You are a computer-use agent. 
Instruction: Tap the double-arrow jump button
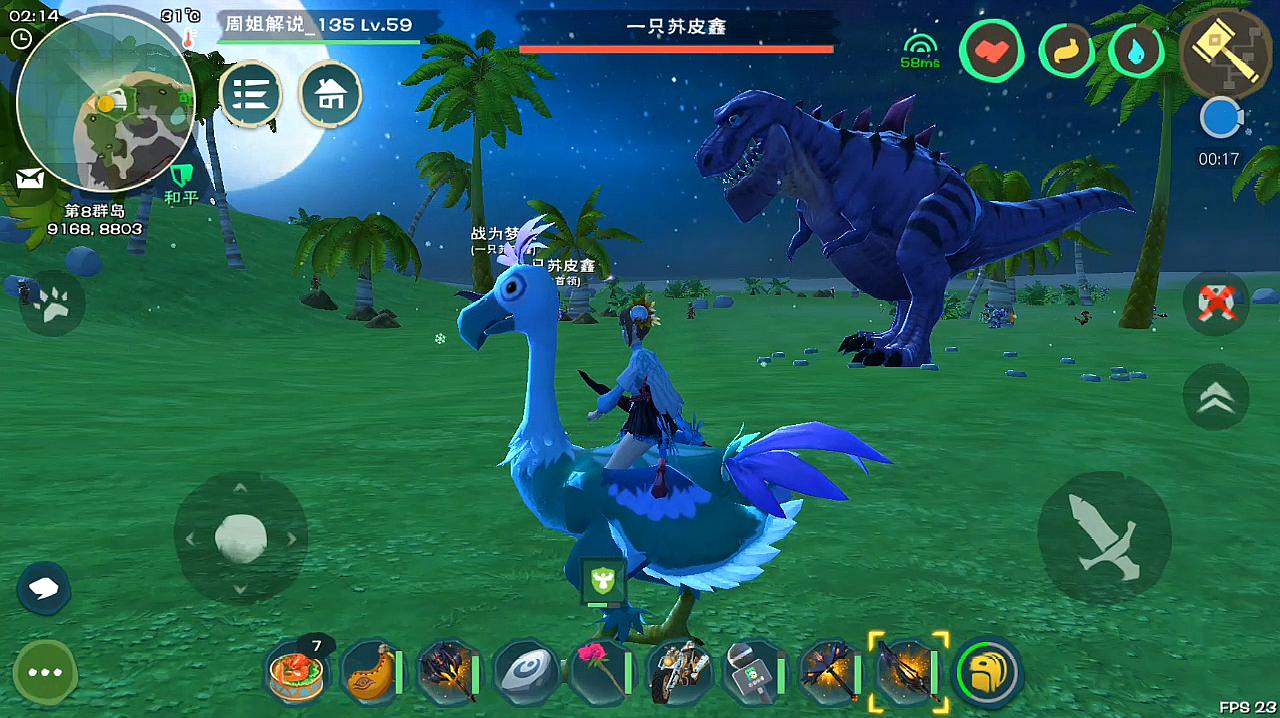[x=1216, y=397]
